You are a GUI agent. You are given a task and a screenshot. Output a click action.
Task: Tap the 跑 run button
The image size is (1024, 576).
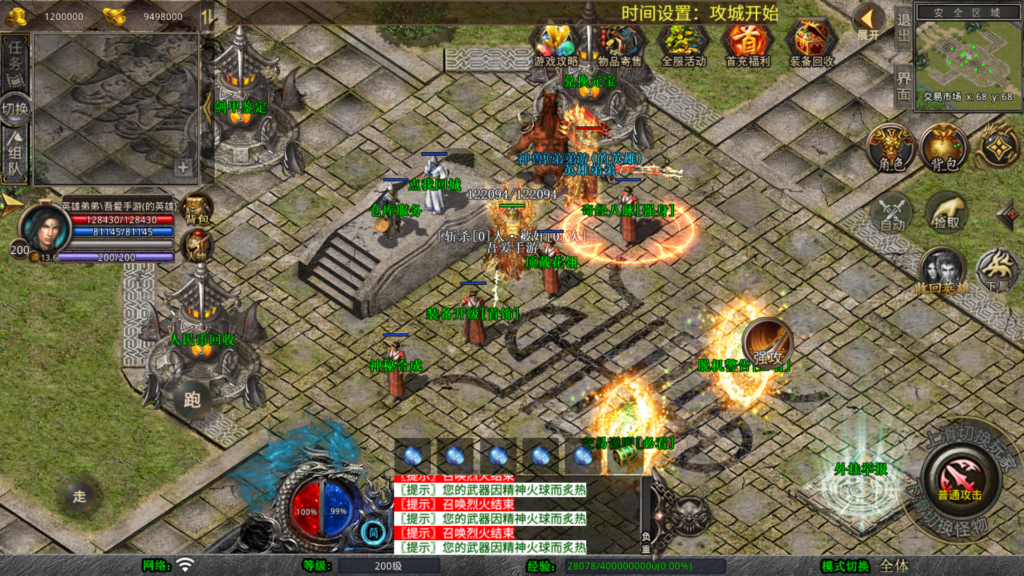[x=191, y=399]
